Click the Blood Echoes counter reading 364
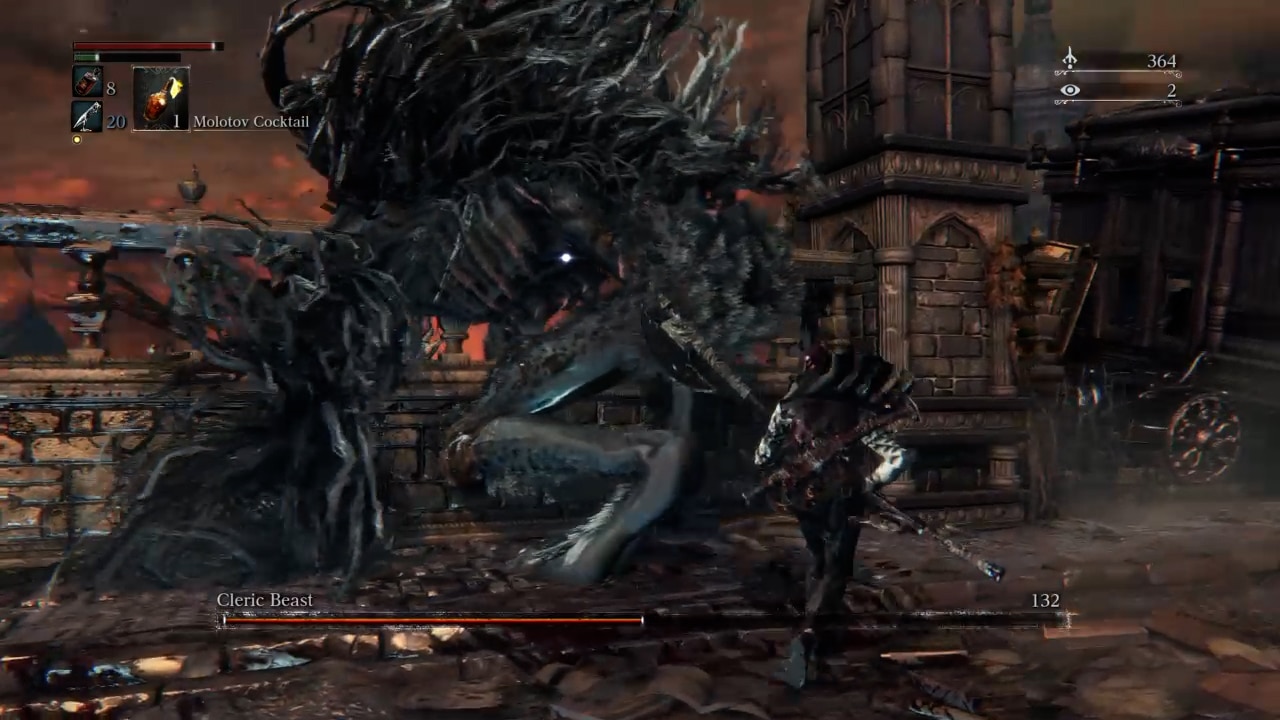Screen dimensions: 1280x720 pos(1161,61)
